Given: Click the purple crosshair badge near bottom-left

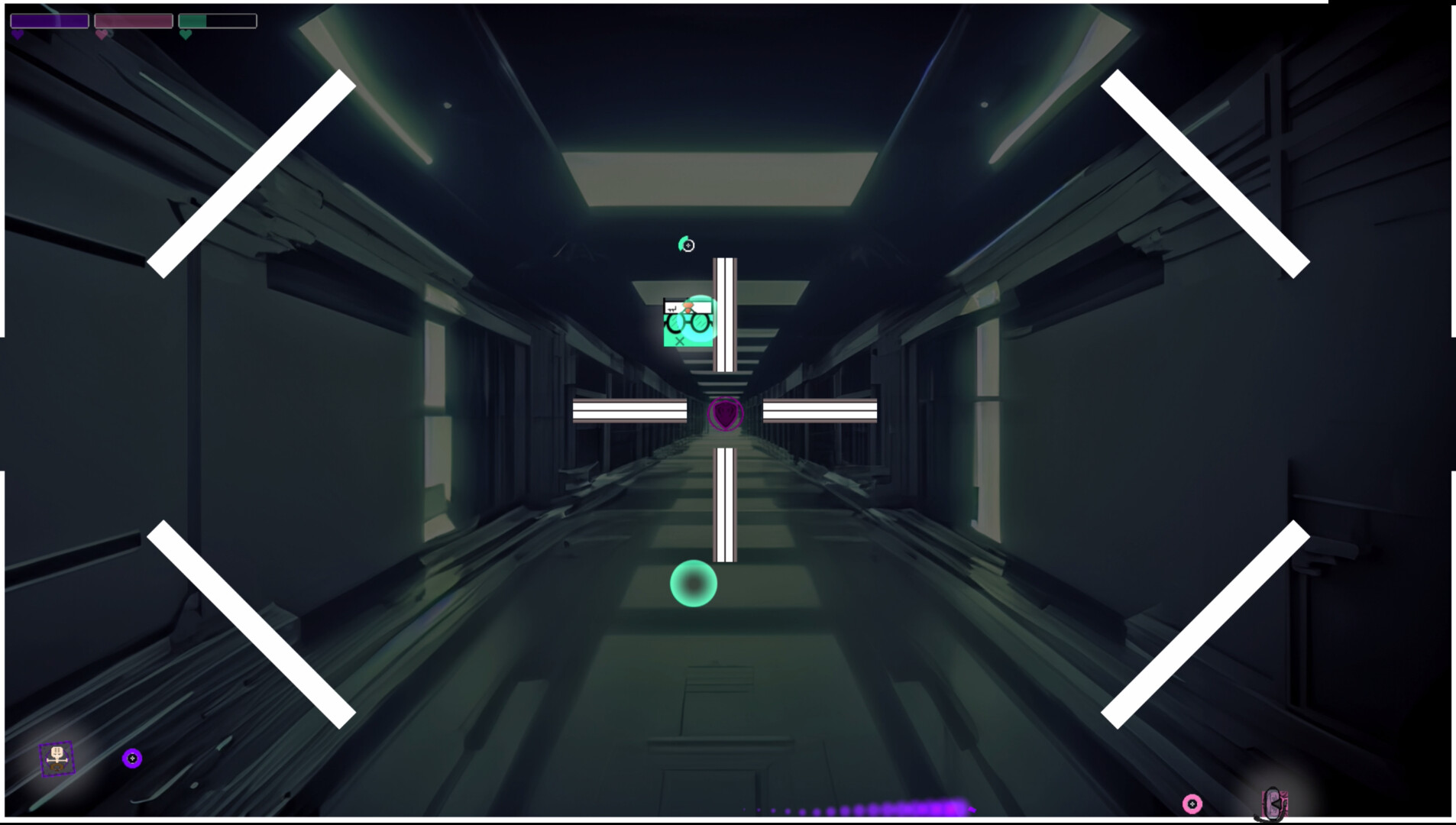Looking at the screenshot, I should pos(134,757).
